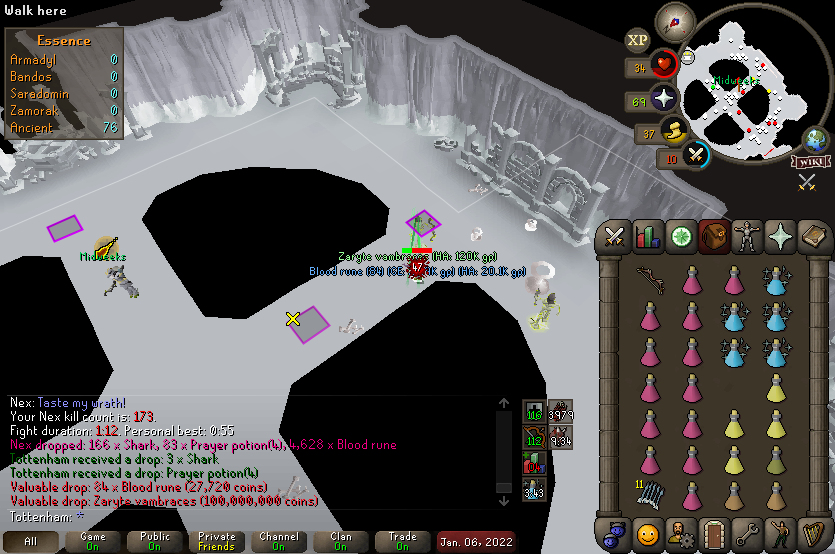Activate quick prayers orb
835x554 pixels.
pyautogui.click(x=664, y=100)
